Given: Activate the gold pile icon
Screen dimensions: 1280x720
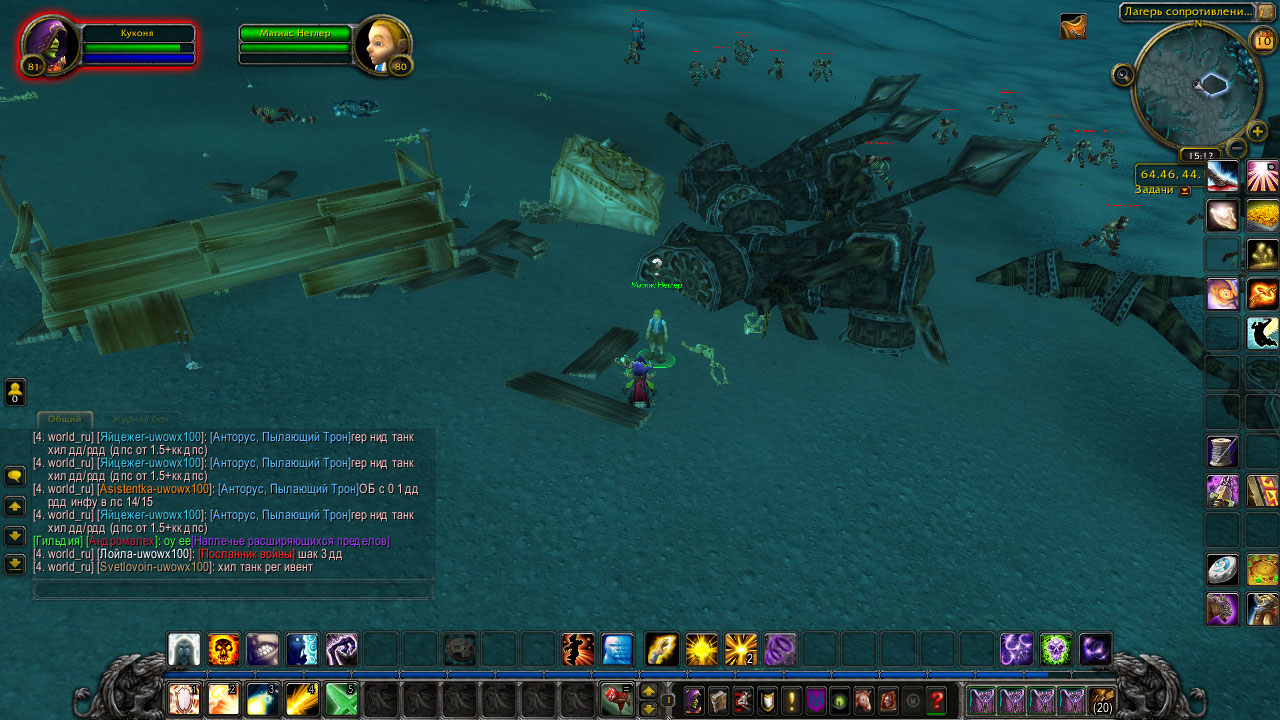Looking at the screenshot, I should click(x=1262, y=215).
